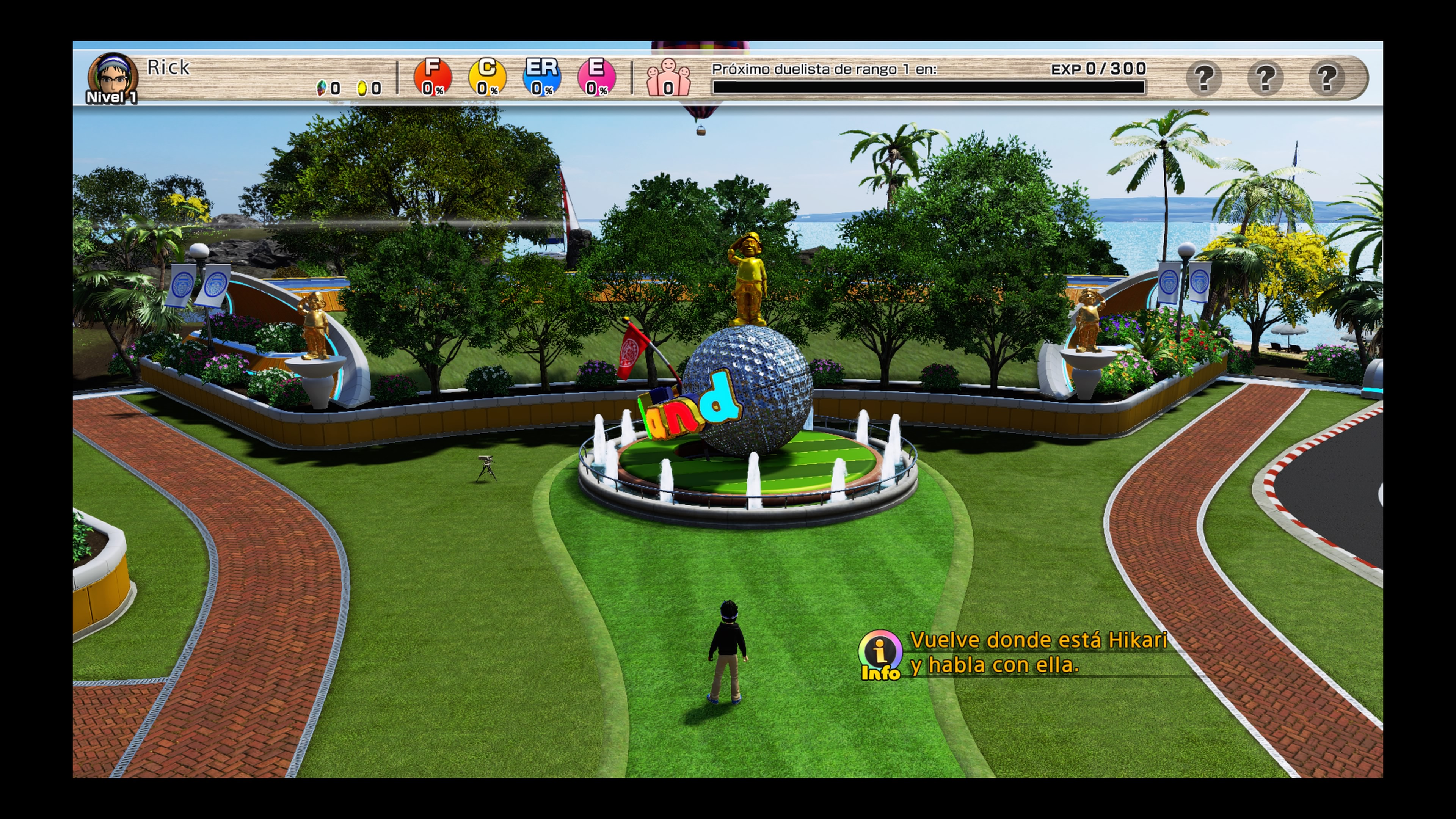
Task: Open the pink duelists group icon
Action: 668,78
